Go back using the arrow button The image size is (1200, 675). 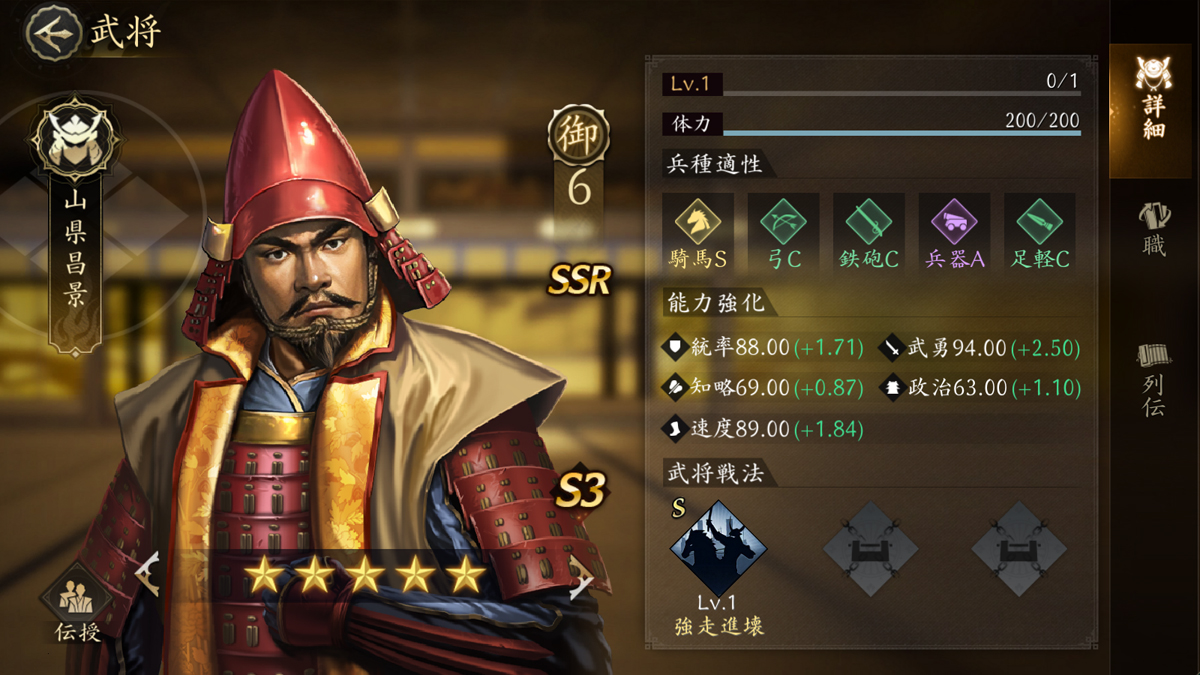point(54,33)
